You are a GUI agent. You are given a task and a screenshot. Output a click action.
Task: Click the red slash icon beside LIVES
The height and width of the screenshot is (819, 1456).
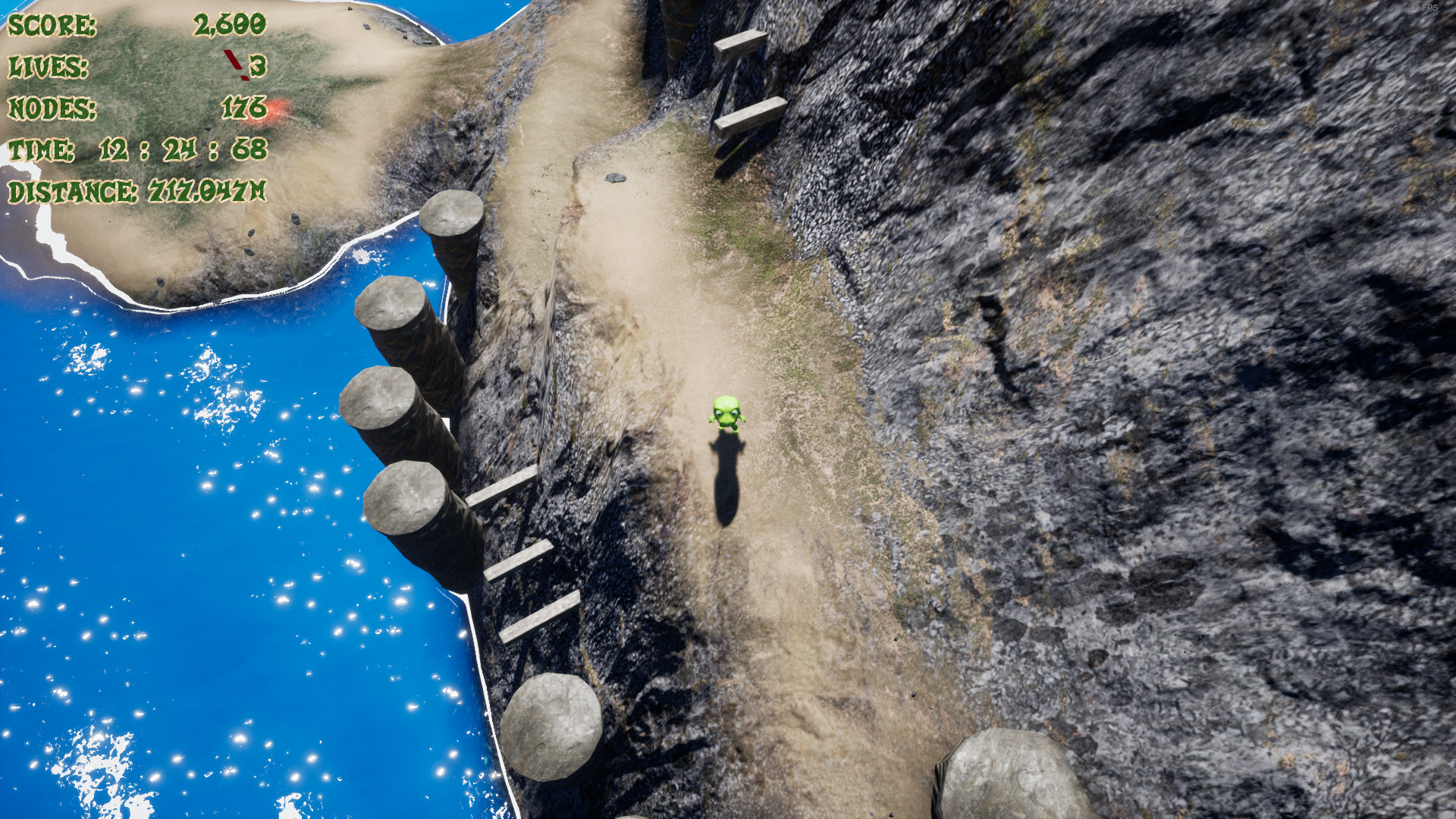(232, 64)
